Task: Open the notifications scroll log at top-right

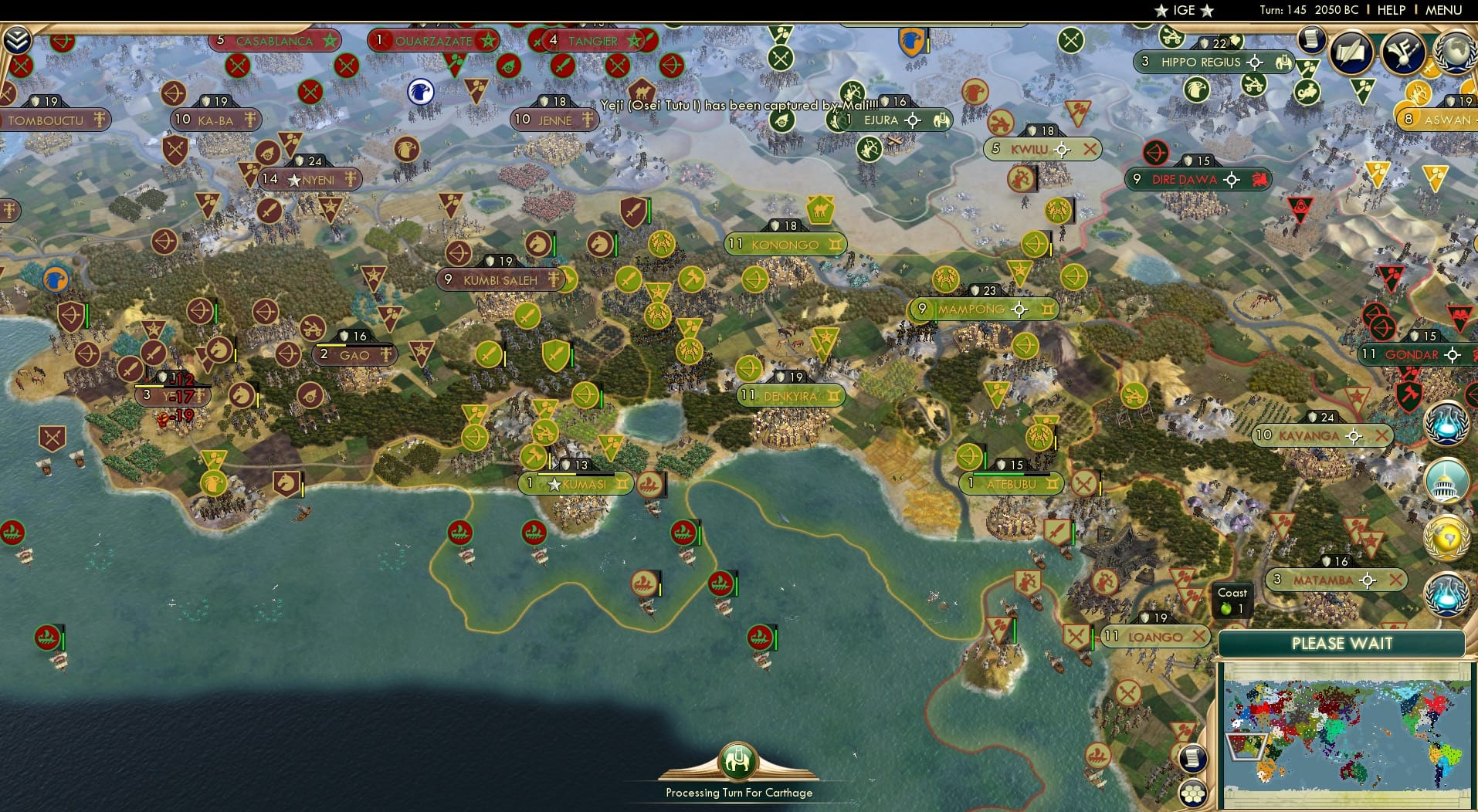Action: 1310,40
